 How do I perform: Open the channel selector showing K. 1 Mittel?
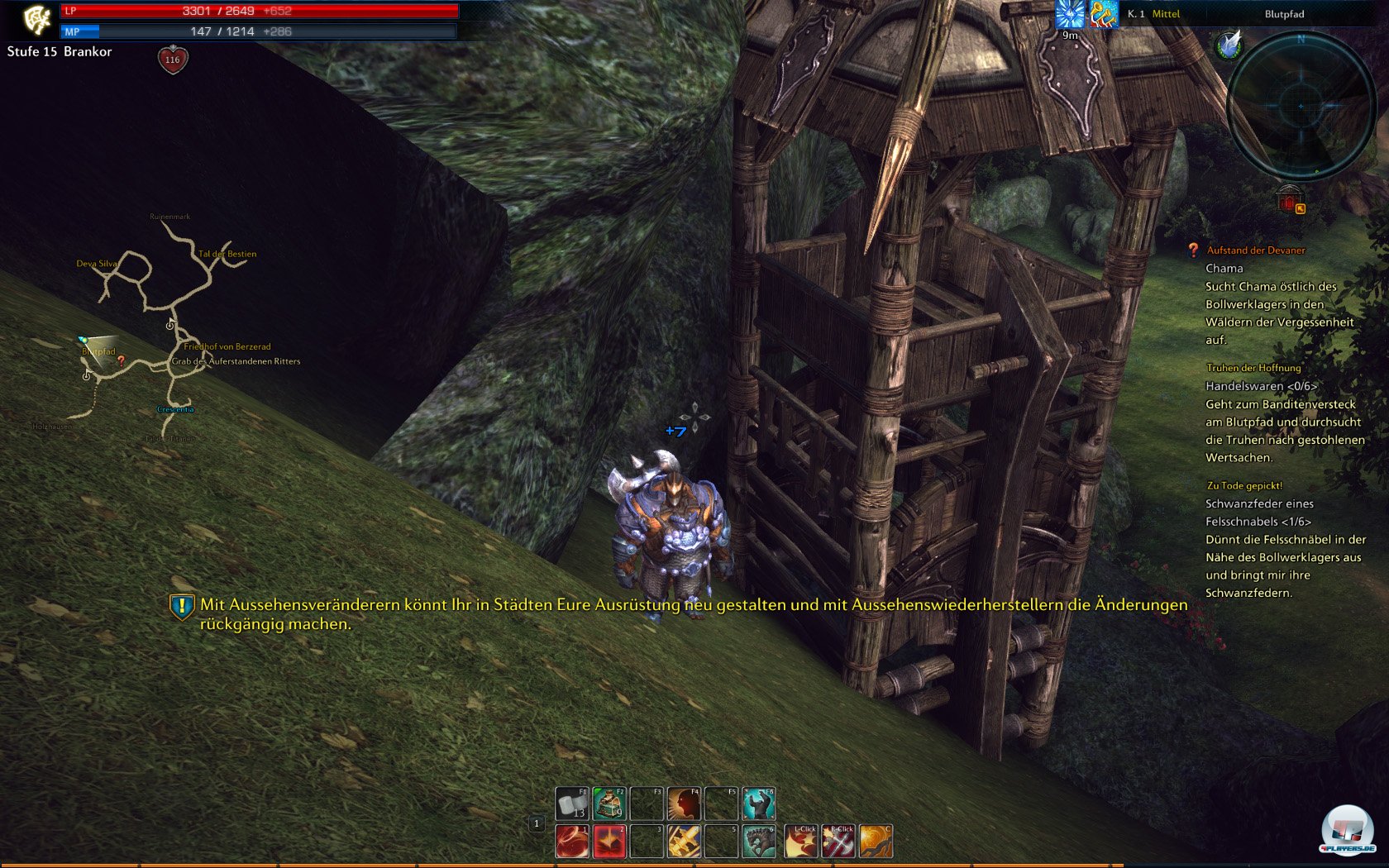[1152, 13]
